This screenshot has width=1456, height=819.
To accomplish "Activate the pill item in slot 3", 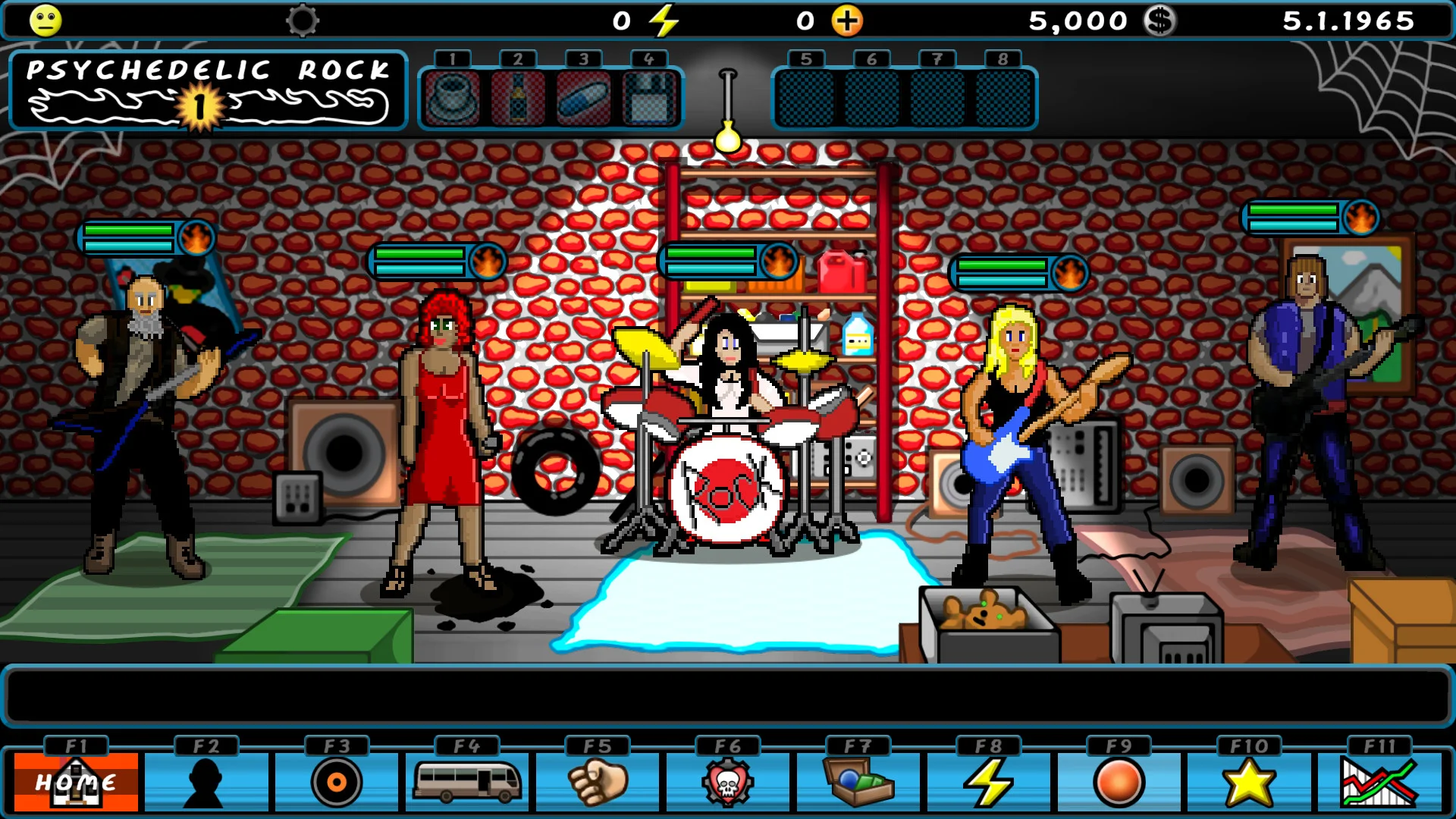I will click(x=582, y=99).
